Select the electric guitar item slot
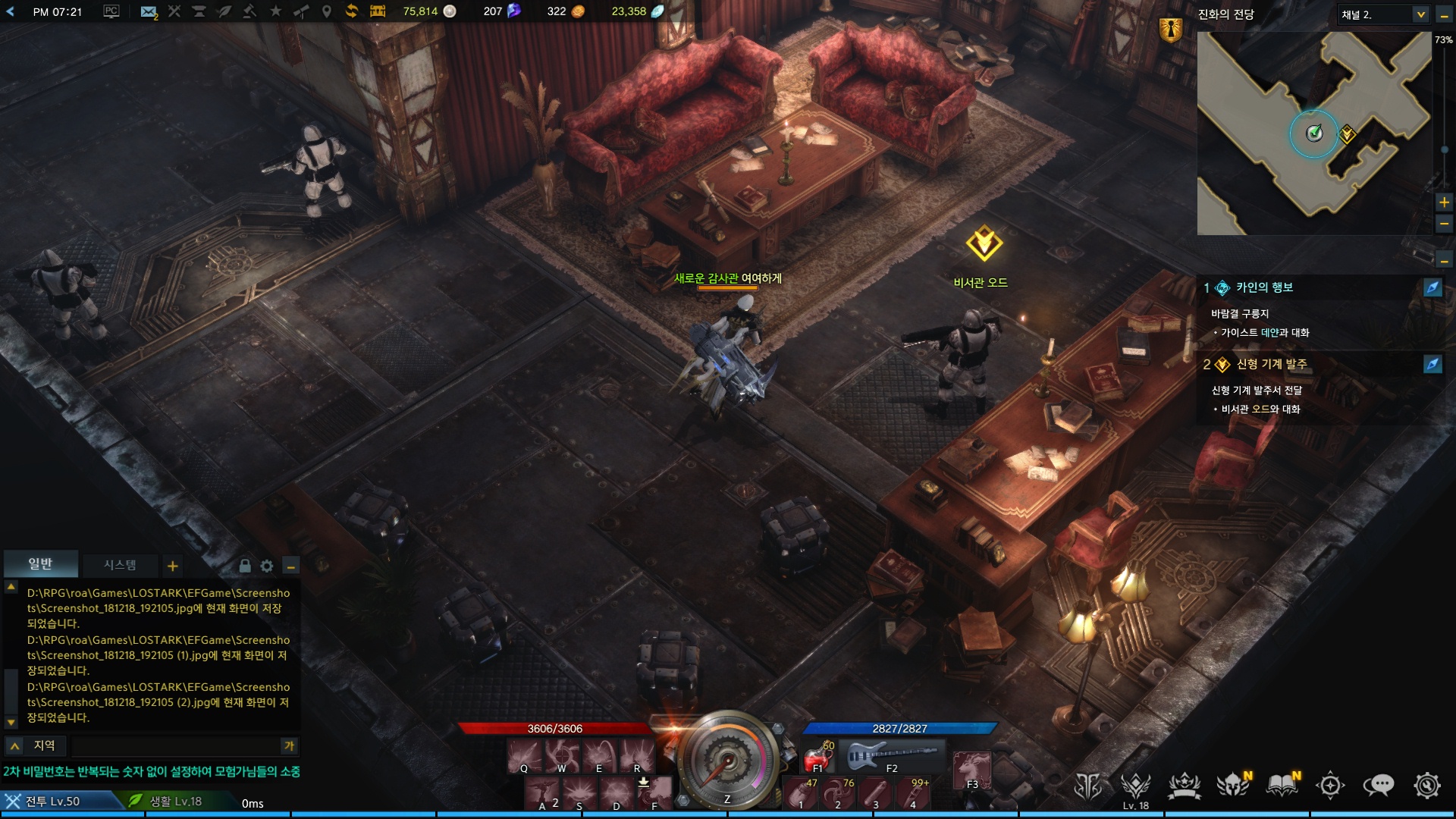This screenshot has height=819, width=1456. point(893,755)
